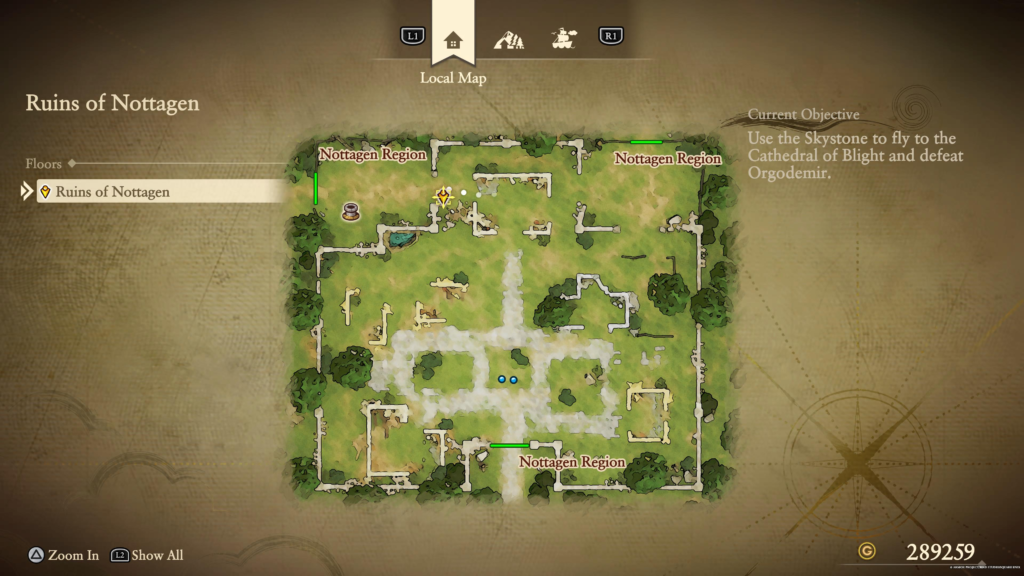Select the well marker on the map

tap(351, 210)
